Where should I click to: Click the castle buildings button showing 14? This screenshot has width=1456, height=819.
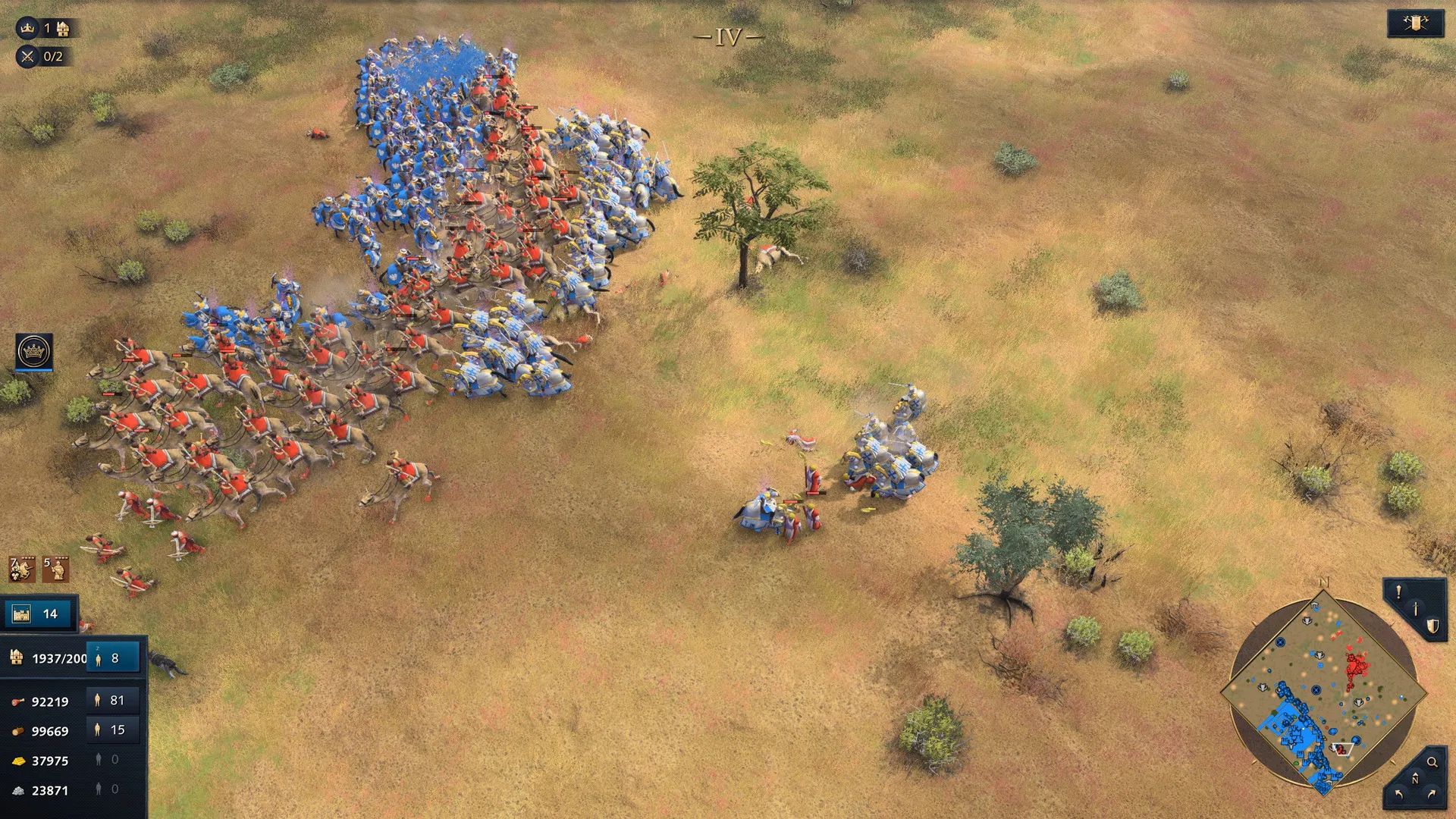pos(39,613)
